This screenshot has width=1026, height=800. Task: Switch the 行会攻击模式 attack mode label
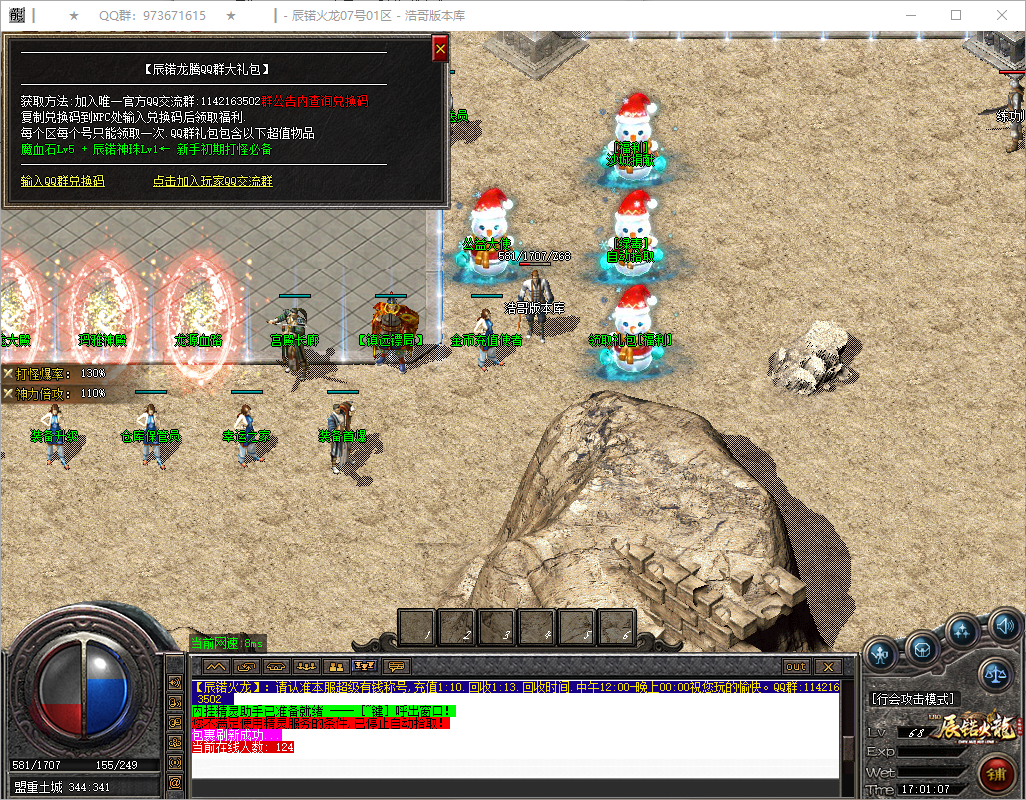913,699
